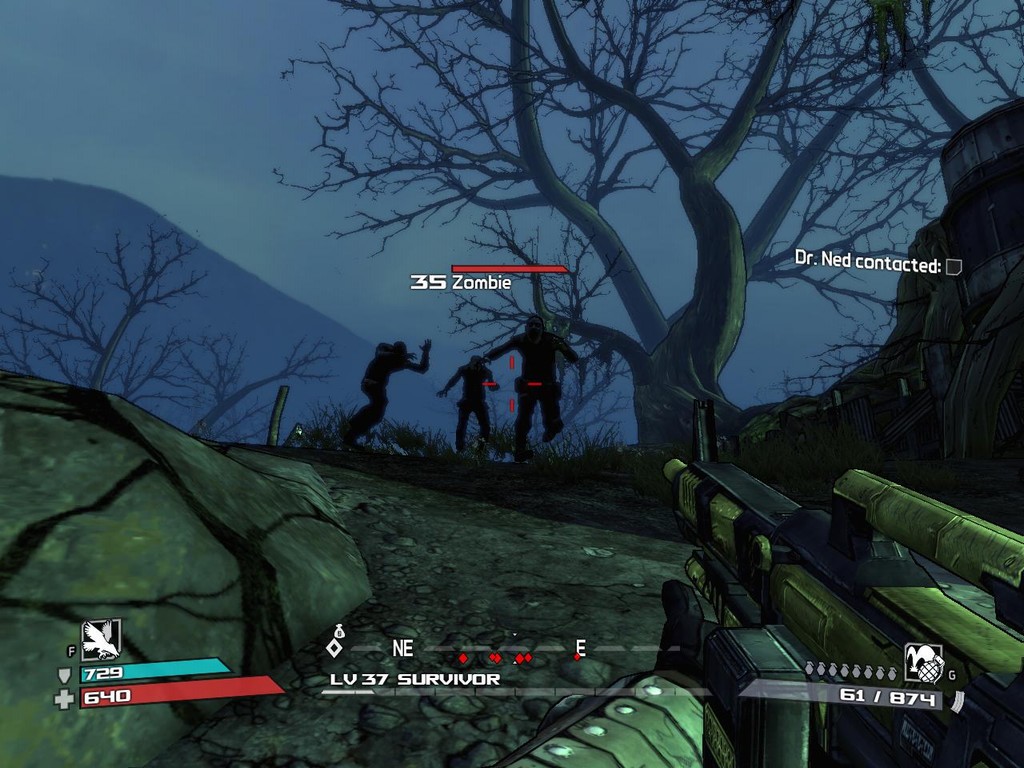Activate the Bloodwing action skill icon
The width and height of the screenshot is (1024, 768).
click(x=100, y=639)
